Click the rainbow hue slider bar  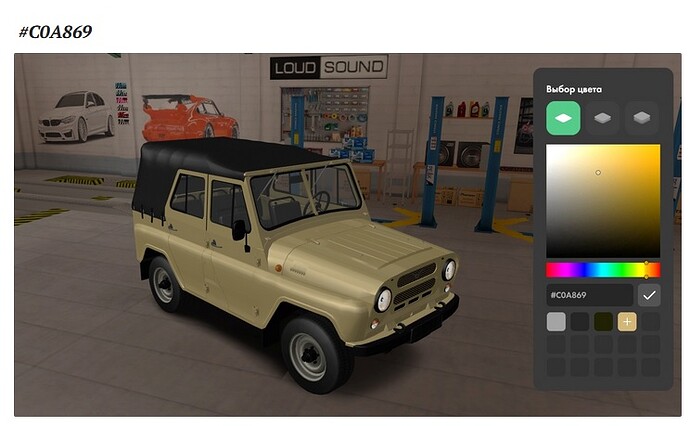tap(602, 269)
